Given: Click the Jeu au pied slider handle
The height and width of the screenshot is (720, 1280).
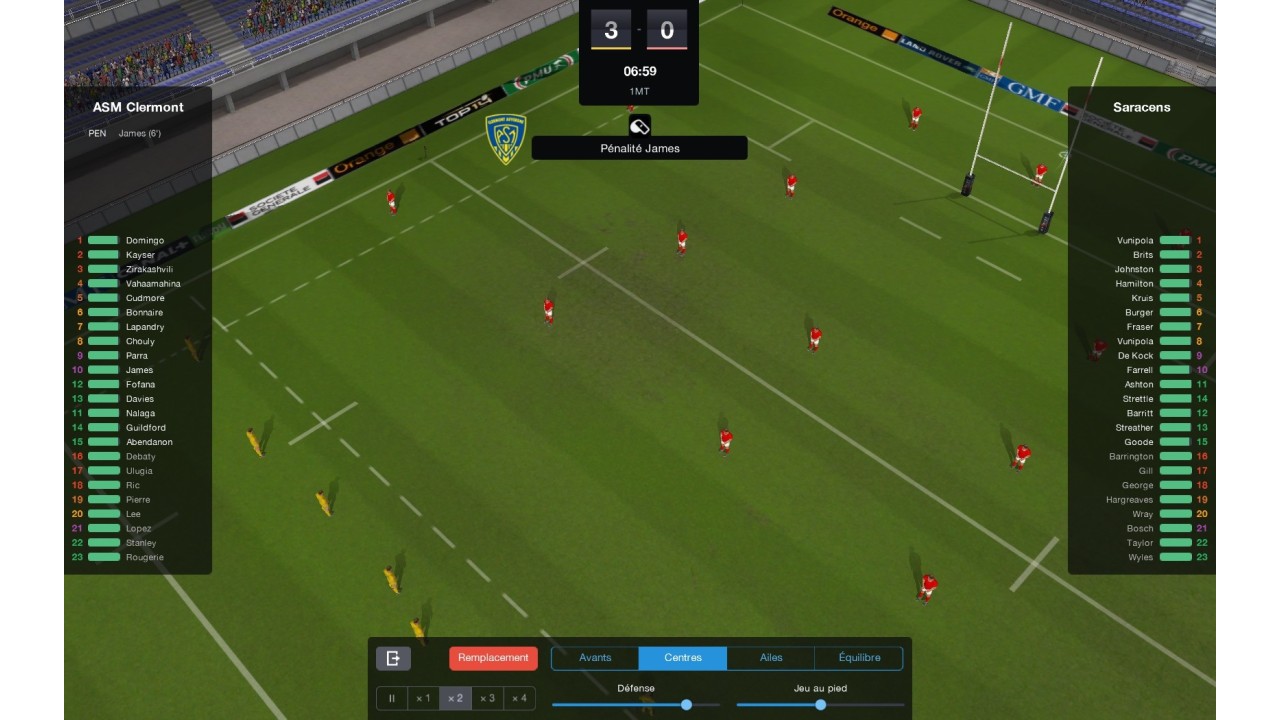Looking at the screenshot, I should (820, 705).
